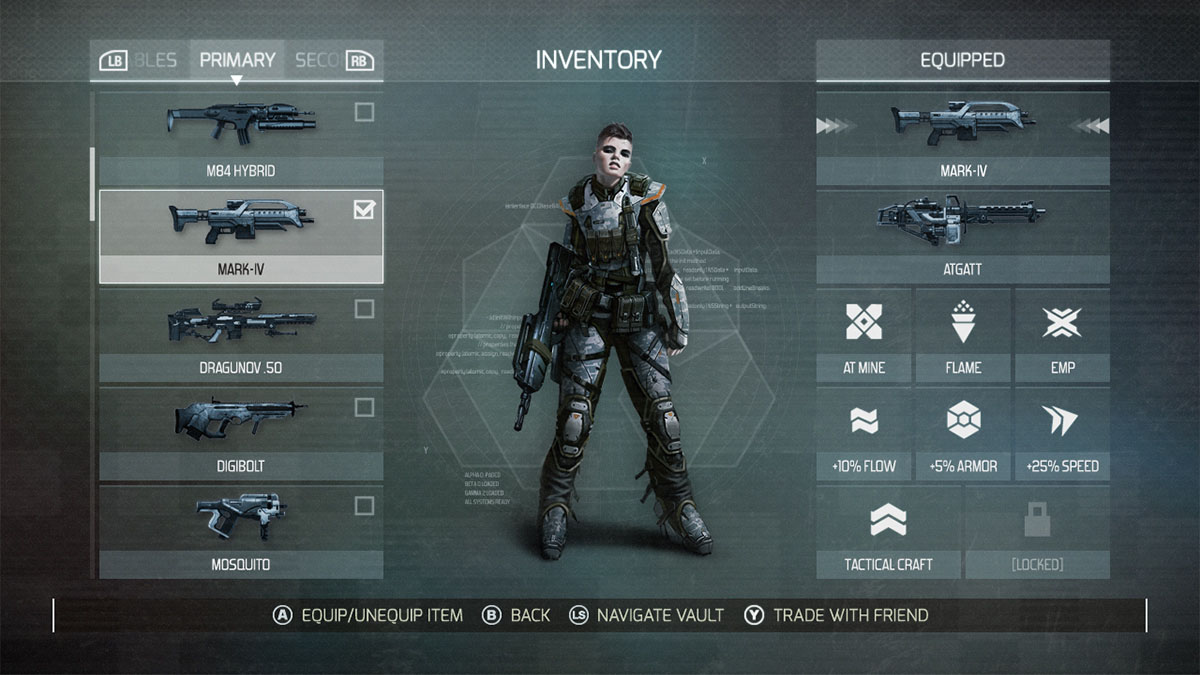Viewport: 1200px width, 675px height.
Task: Open the +10% Flow perk slot
Action: click(863, 433)
